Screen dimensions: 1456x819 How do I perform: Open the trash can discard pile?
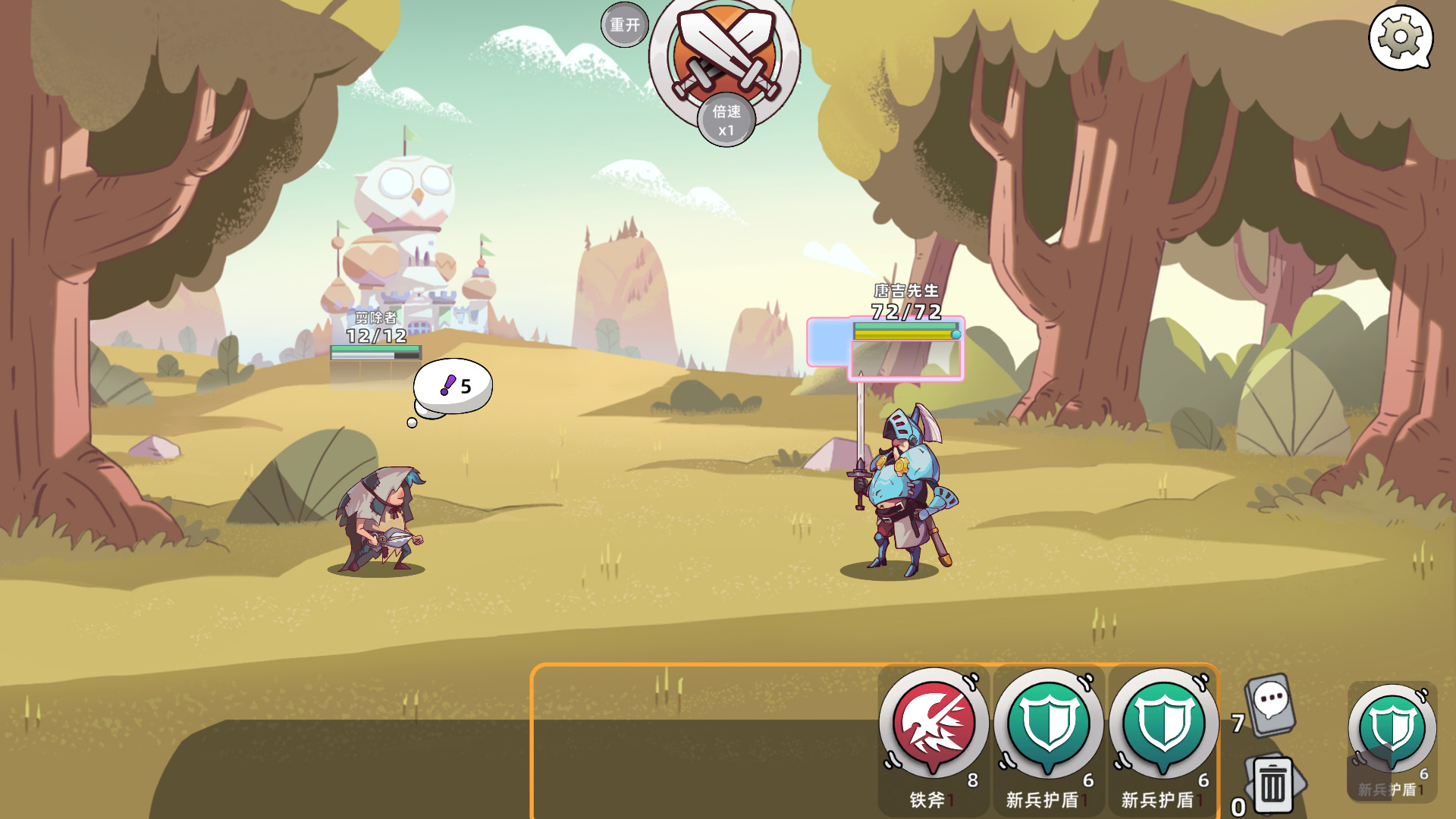coord(1272,784)
